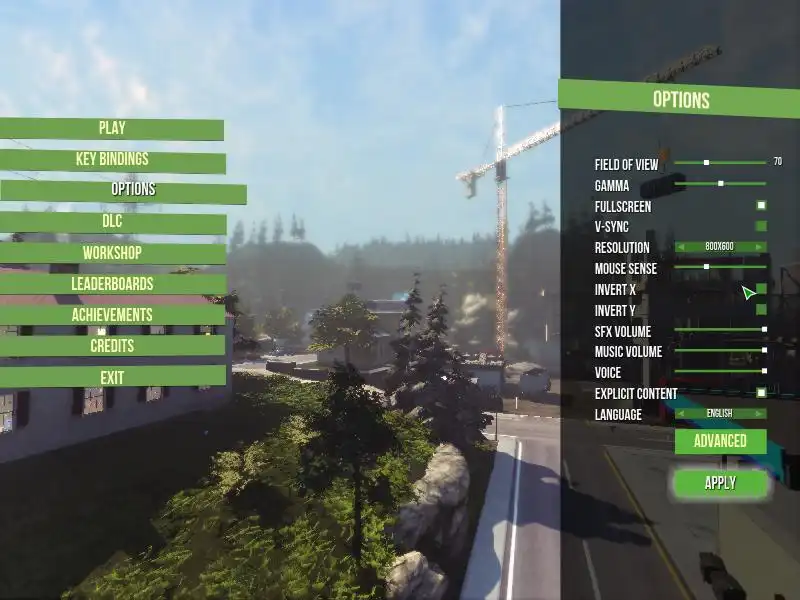The image size is (800, 600).
Task: Start the game with Play
Action: click(x=112, y=129)
